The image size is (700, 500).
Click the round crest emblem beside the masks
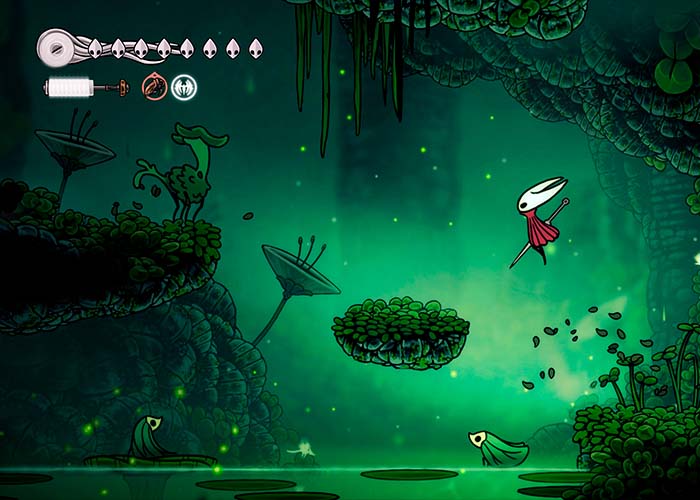57,45
